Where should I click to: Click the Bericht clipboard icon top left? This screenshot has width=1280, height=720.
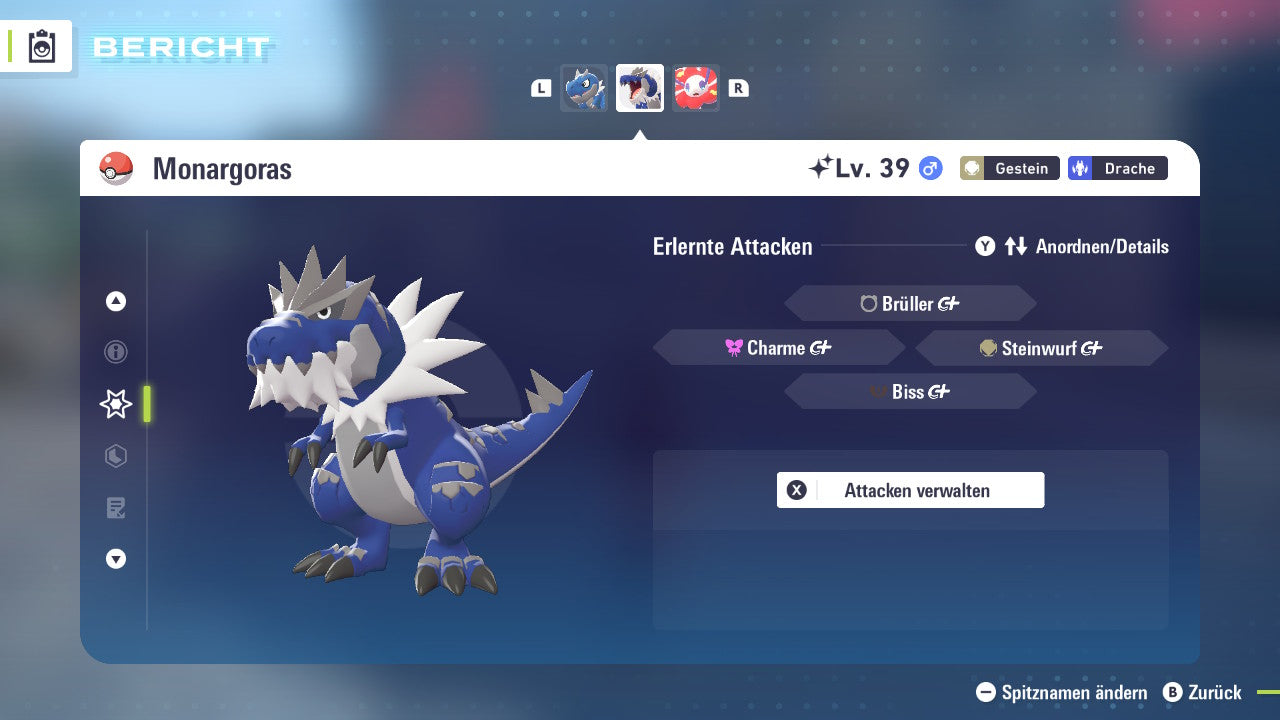coord(40,45)
